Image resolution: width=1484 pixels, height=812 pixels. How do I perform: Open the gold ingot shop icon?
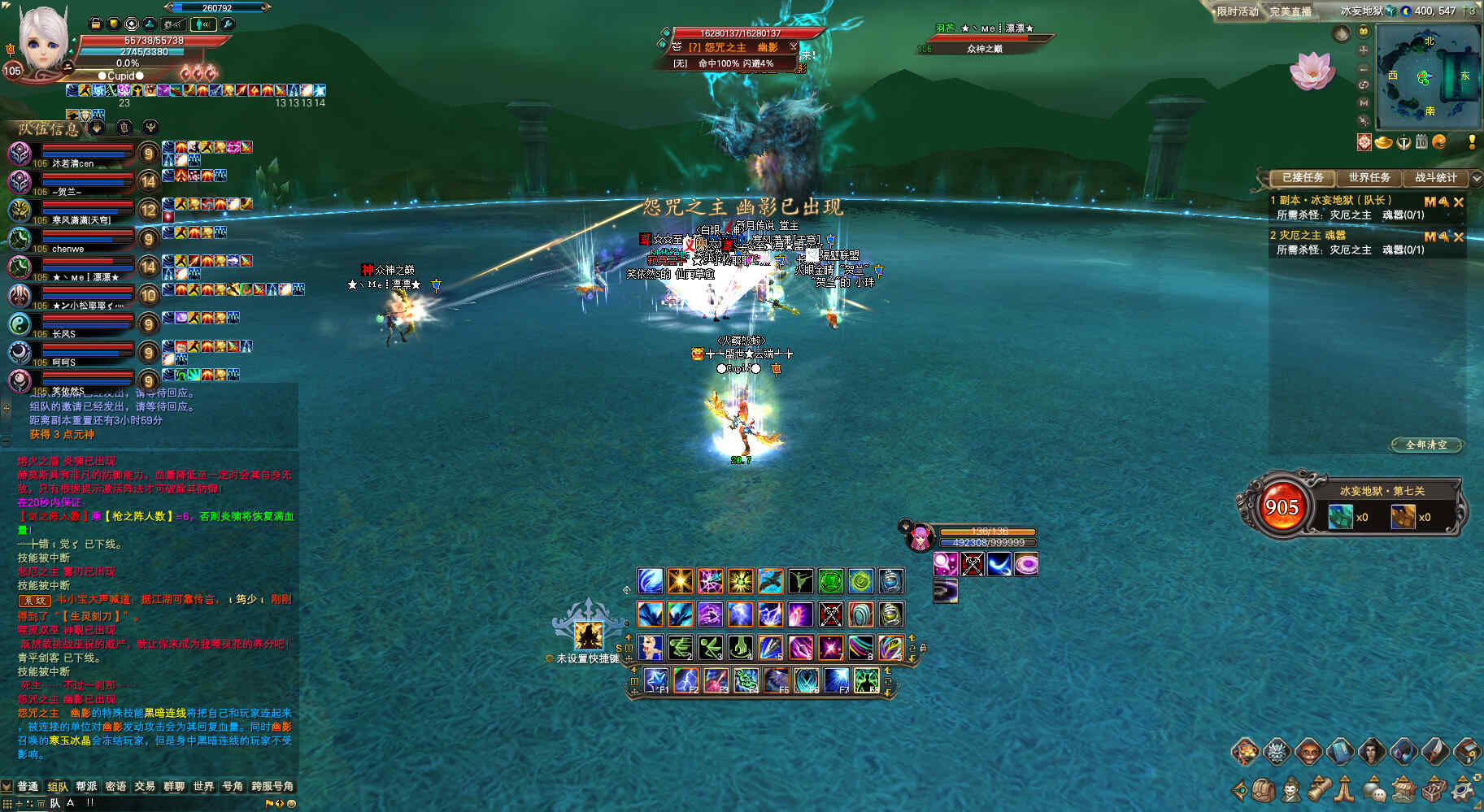pyautogui.click(x=1384, y=142)
